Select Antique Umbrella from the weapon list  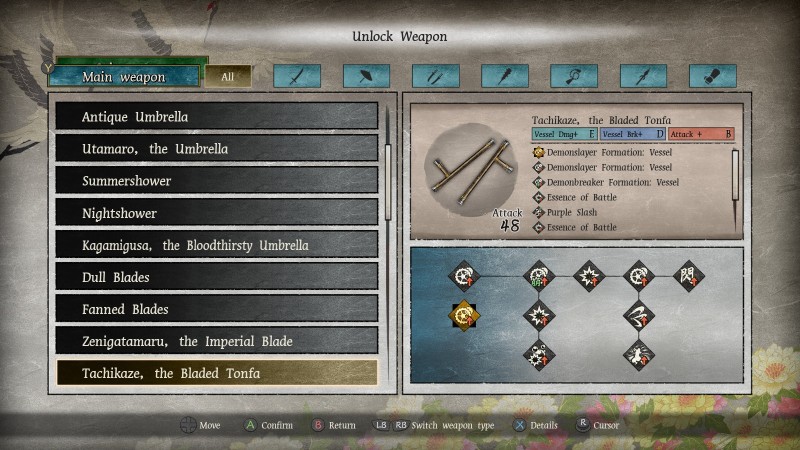point(216,117)
